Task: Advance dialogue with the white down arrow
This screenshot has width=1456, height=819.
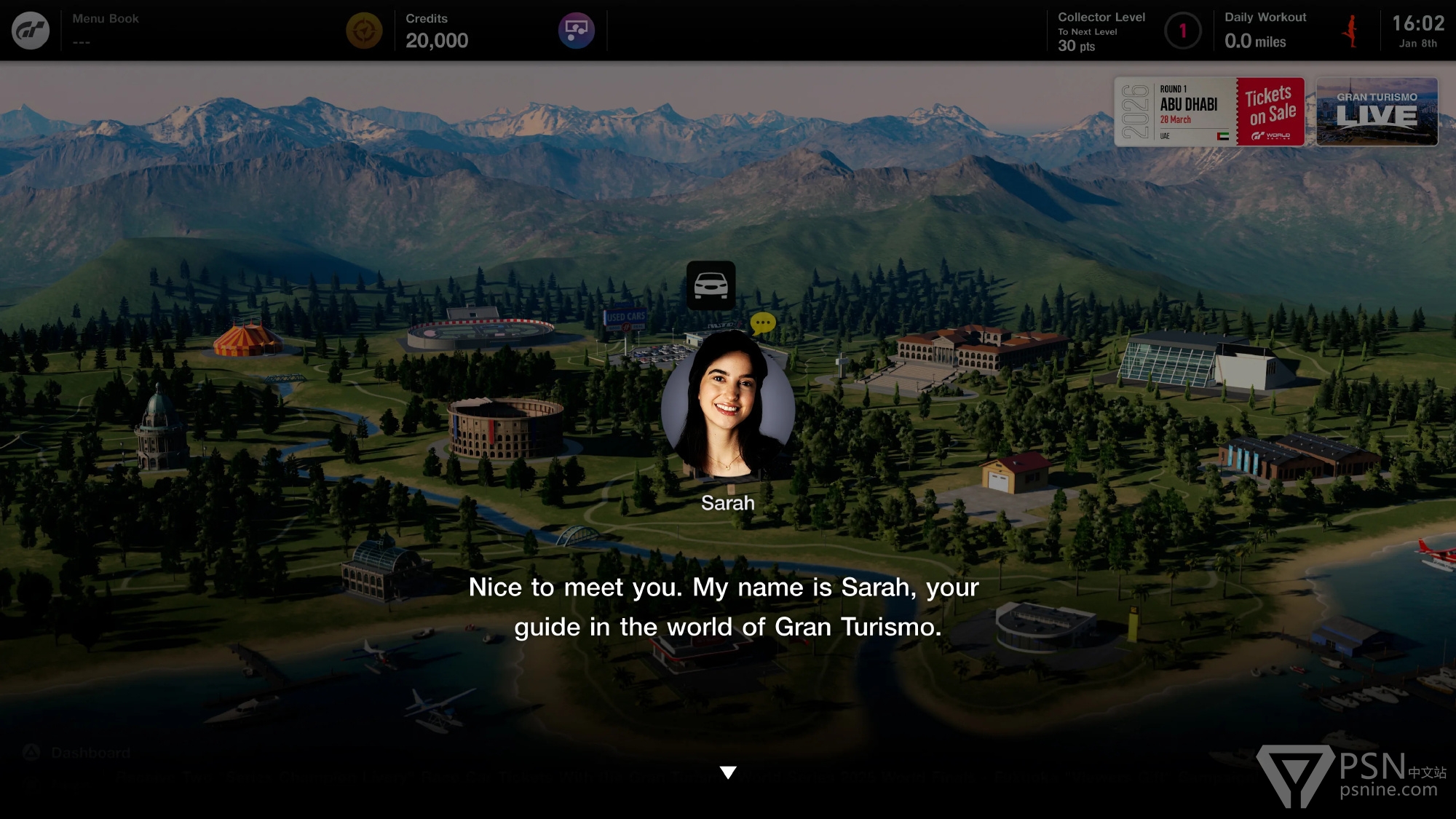Action: pyautogui.click(x=728, y=772)
